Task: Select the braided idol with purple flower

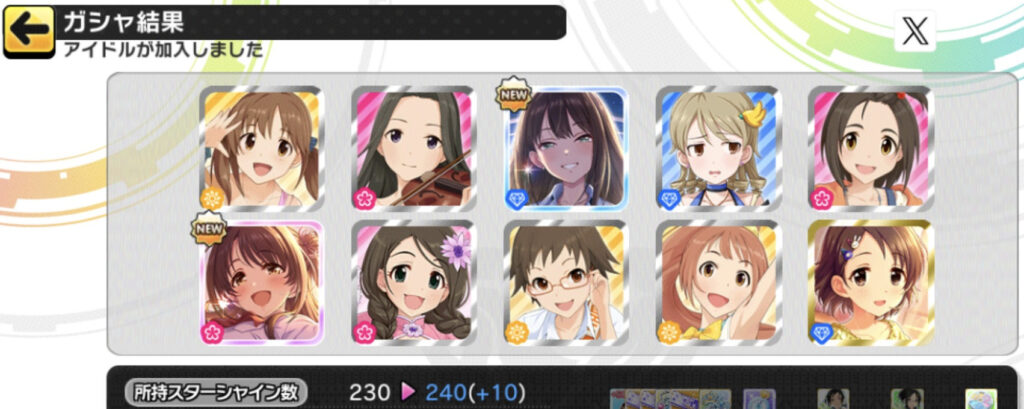Action: click(x=413, y=281)
